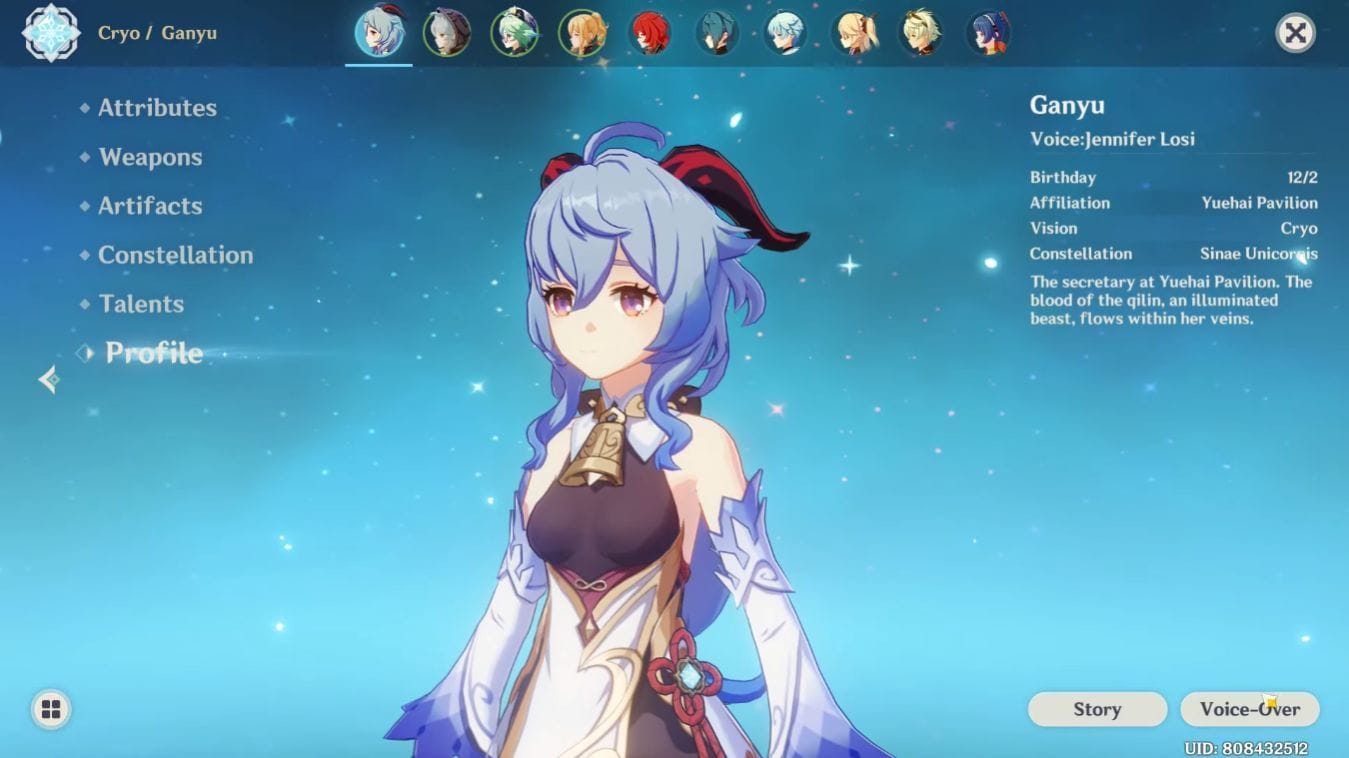Click the four-square grid icon
Image resolution: width=1349 pixels, height=758 pixels.
coord(51,710)
